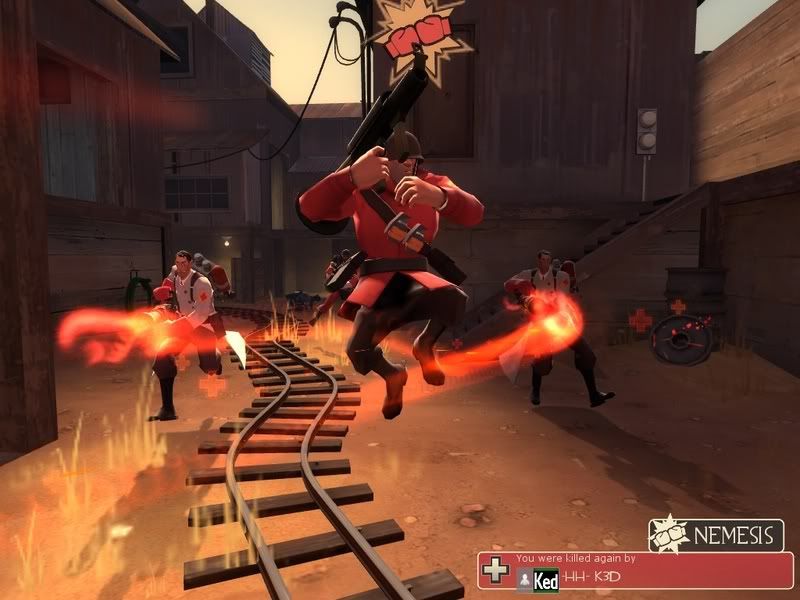Click the Nemesis fists icon above the Soldier
Viewport: 800px width, 600px height.
[x=414, y=32]
